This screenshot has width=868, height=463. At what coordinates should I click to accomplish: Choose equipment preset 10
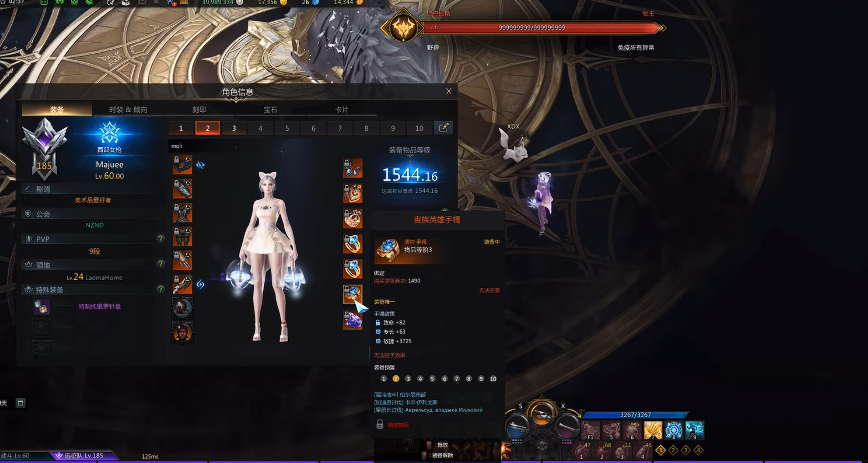(419, 128)
